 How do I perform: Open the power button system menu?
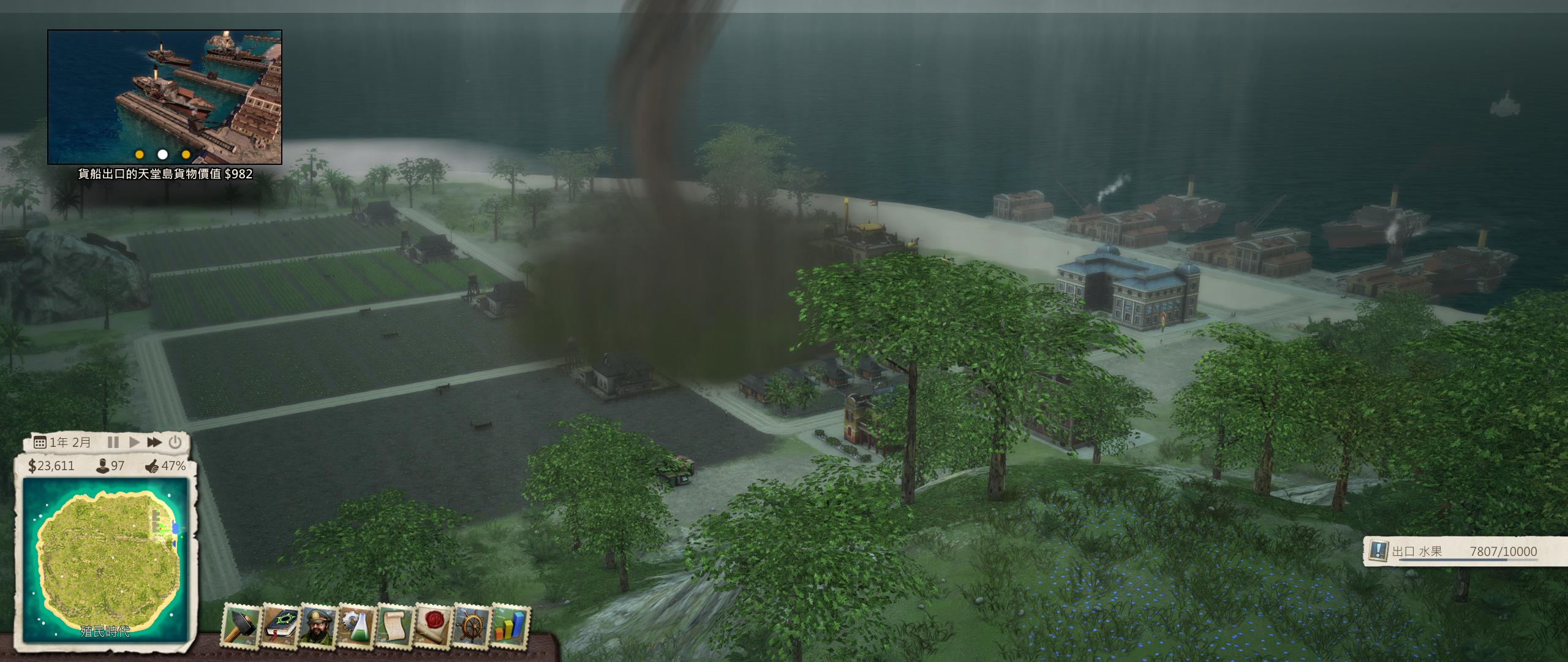(175, 442)
